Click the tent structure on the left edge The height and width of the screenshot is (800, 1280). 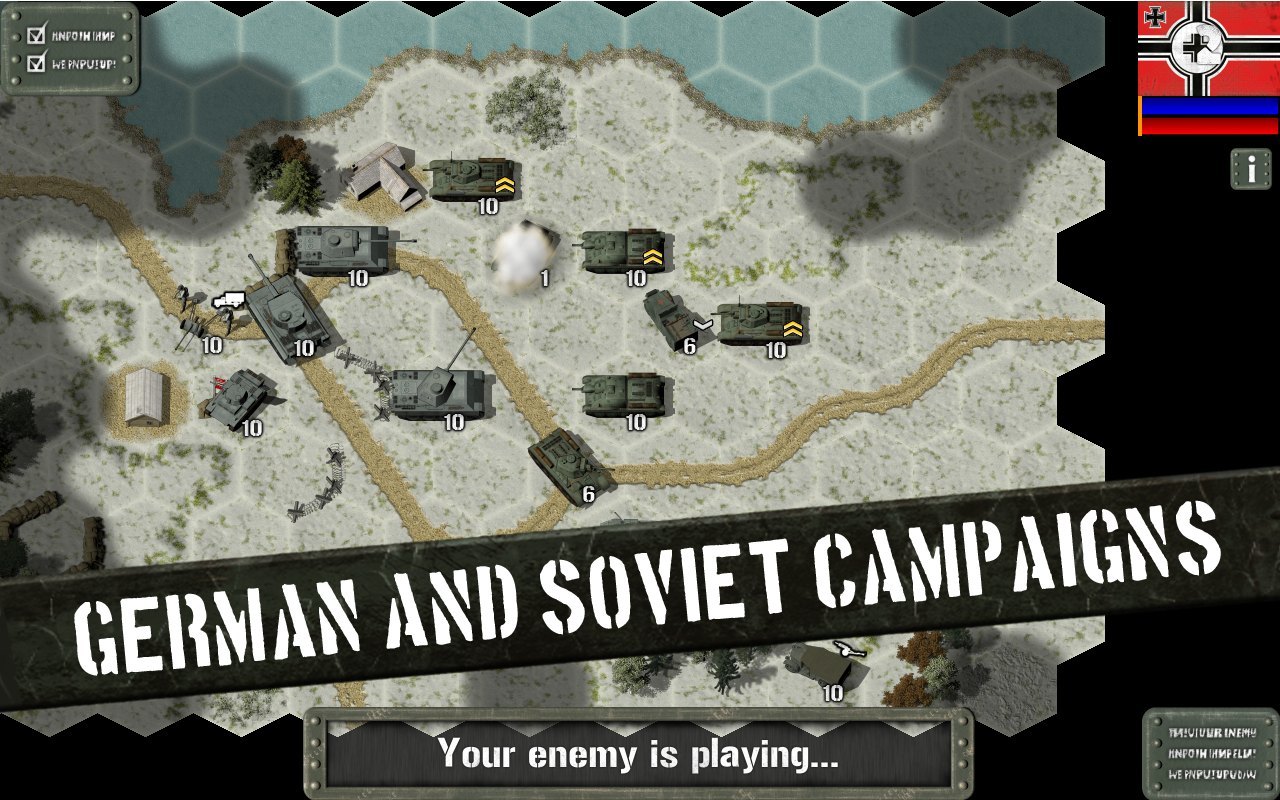(x=143, y=395)
